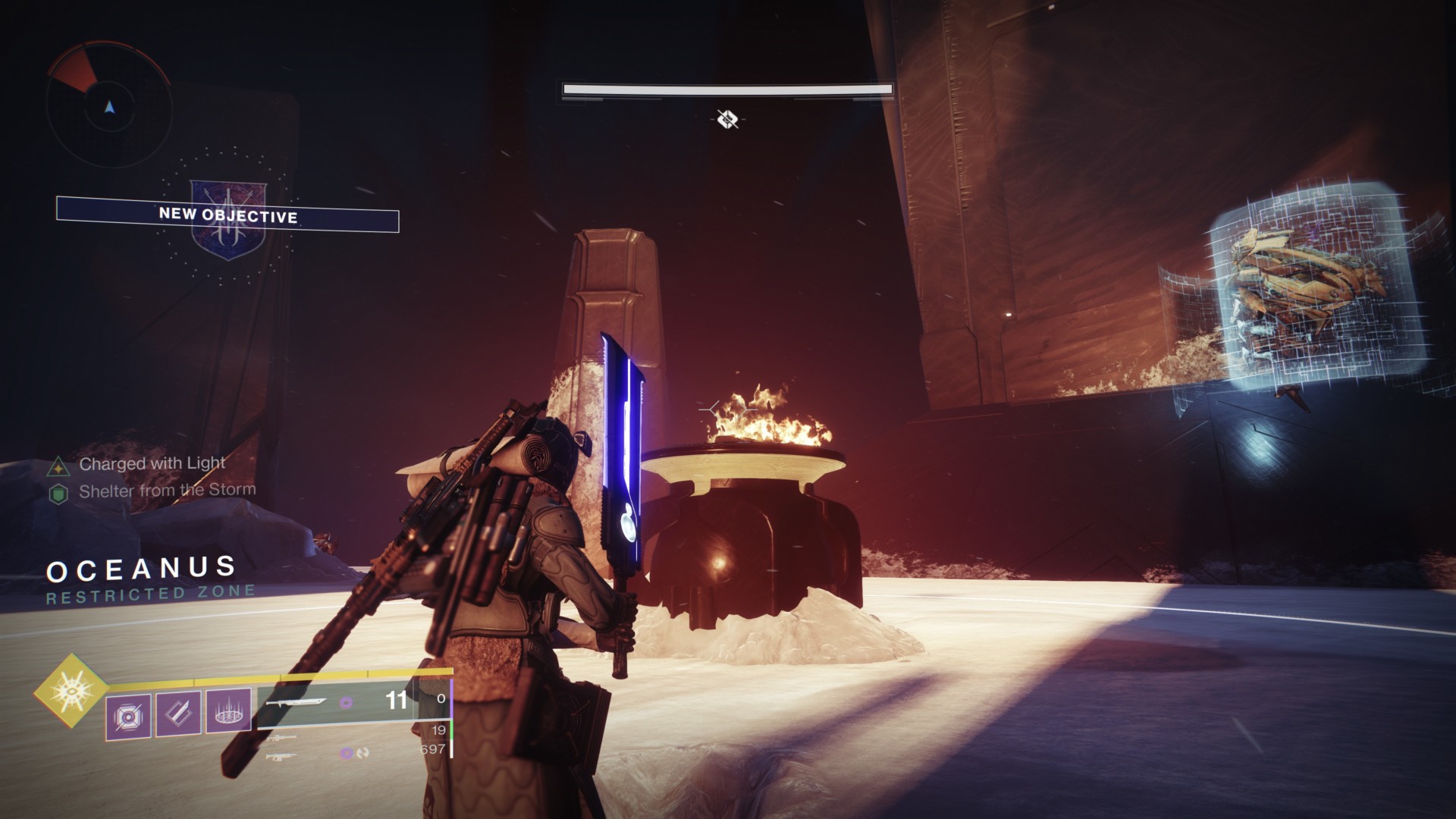This screenshot has width=1456, height=819.
Task: Open the New Objective banner
Action: 227,215
